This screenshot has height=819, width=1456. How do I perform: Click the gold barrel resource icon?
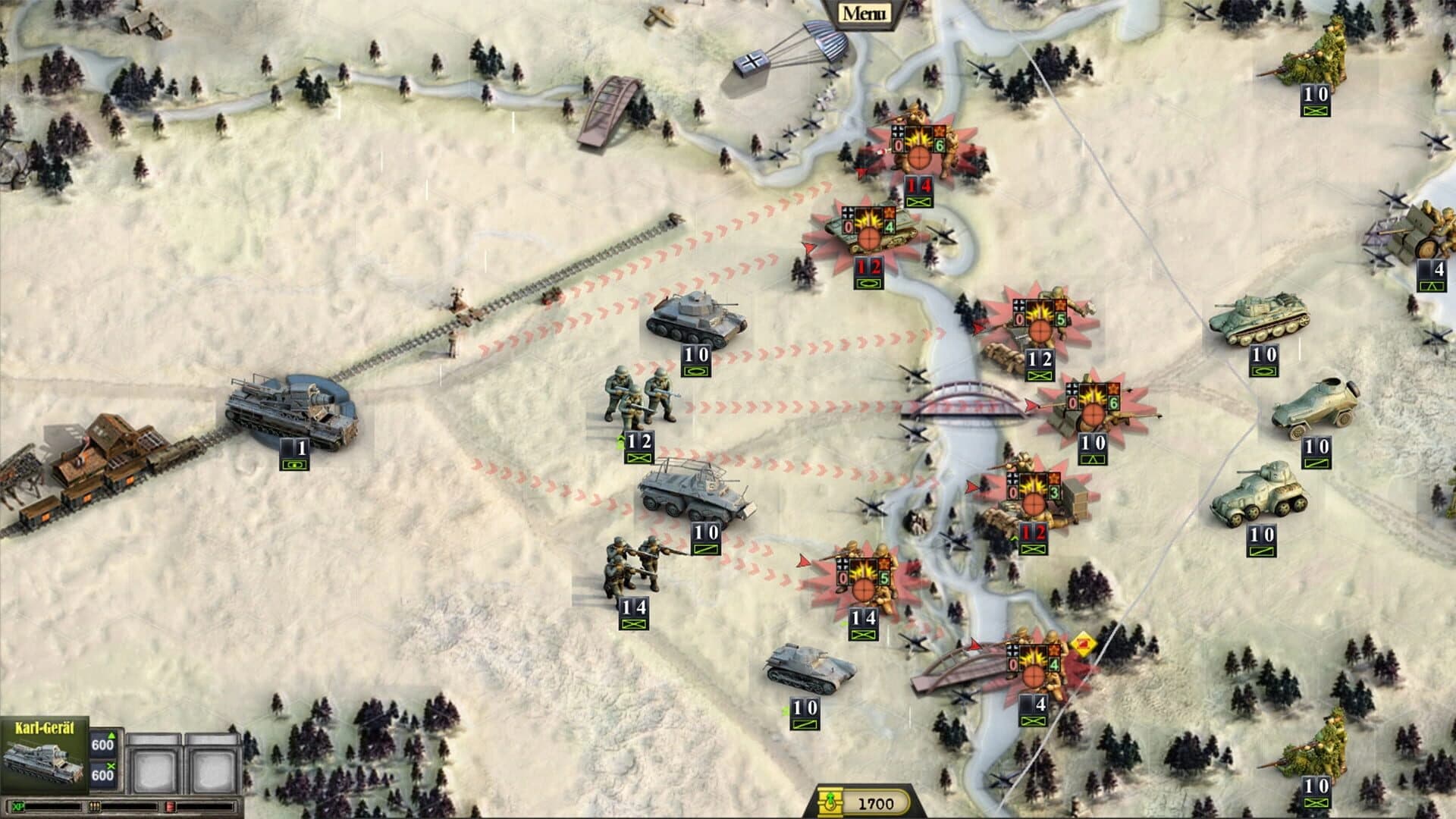830,797
